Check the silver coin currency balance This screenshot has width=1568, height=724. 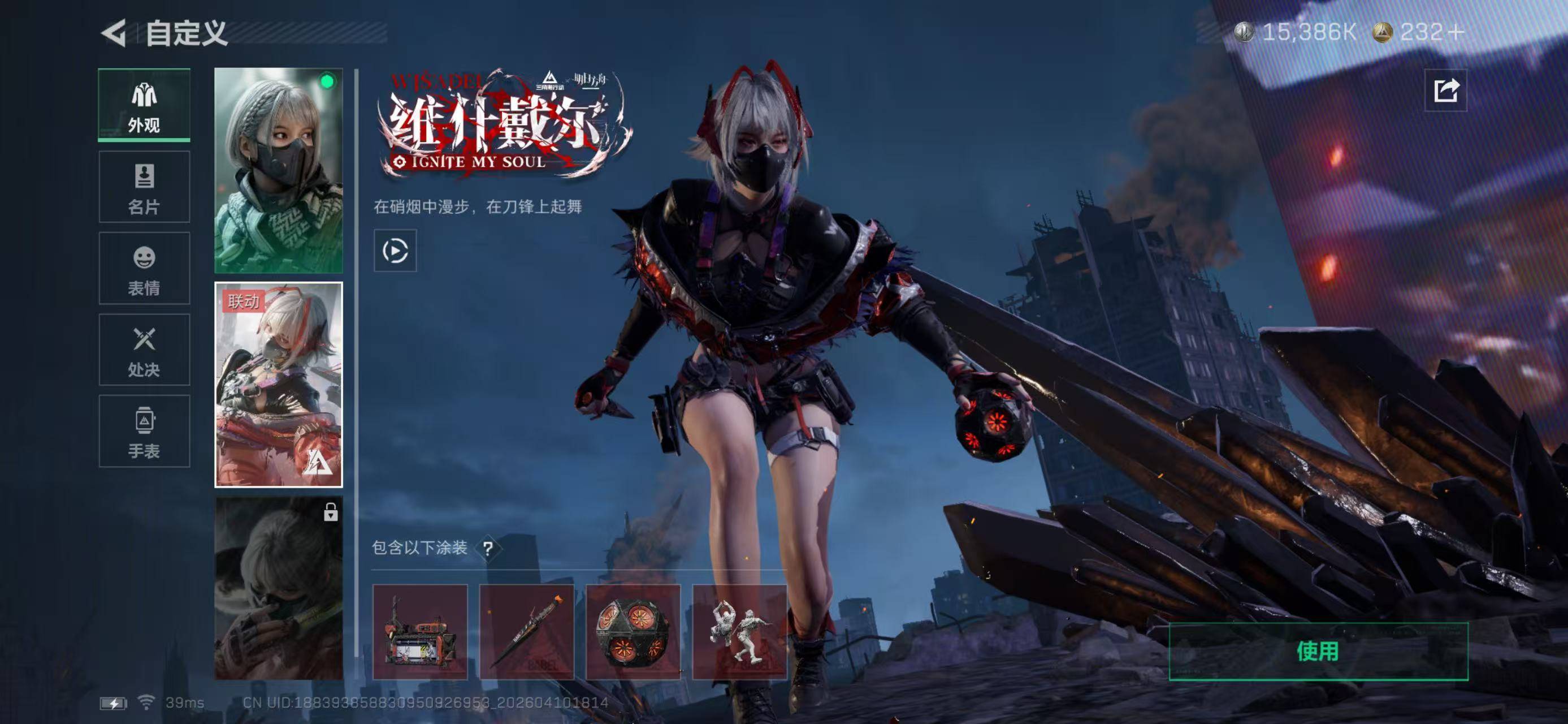click(x=1297, y=32)
